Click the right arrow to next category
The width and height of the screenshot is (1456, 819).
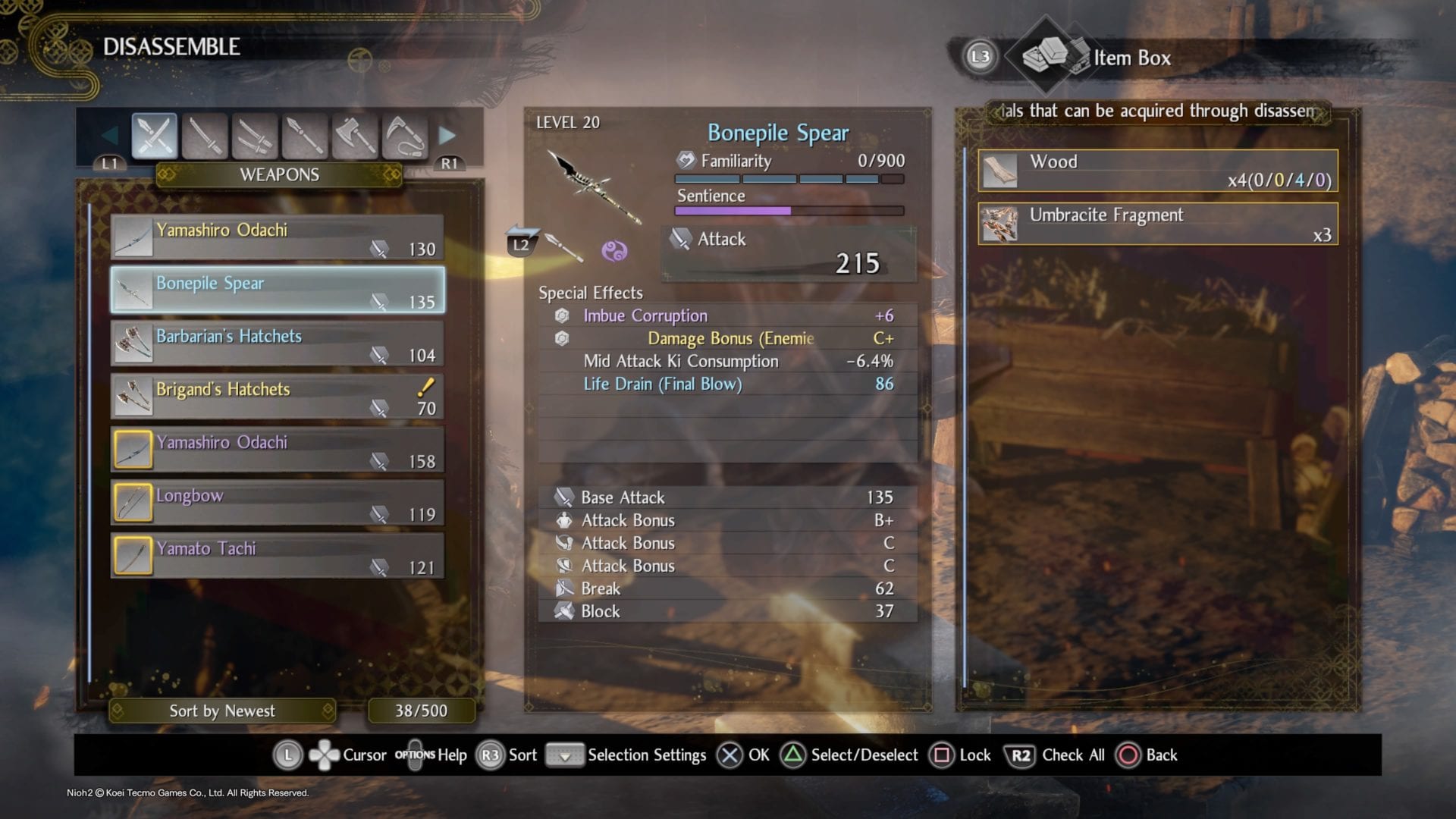pos(447,136)
